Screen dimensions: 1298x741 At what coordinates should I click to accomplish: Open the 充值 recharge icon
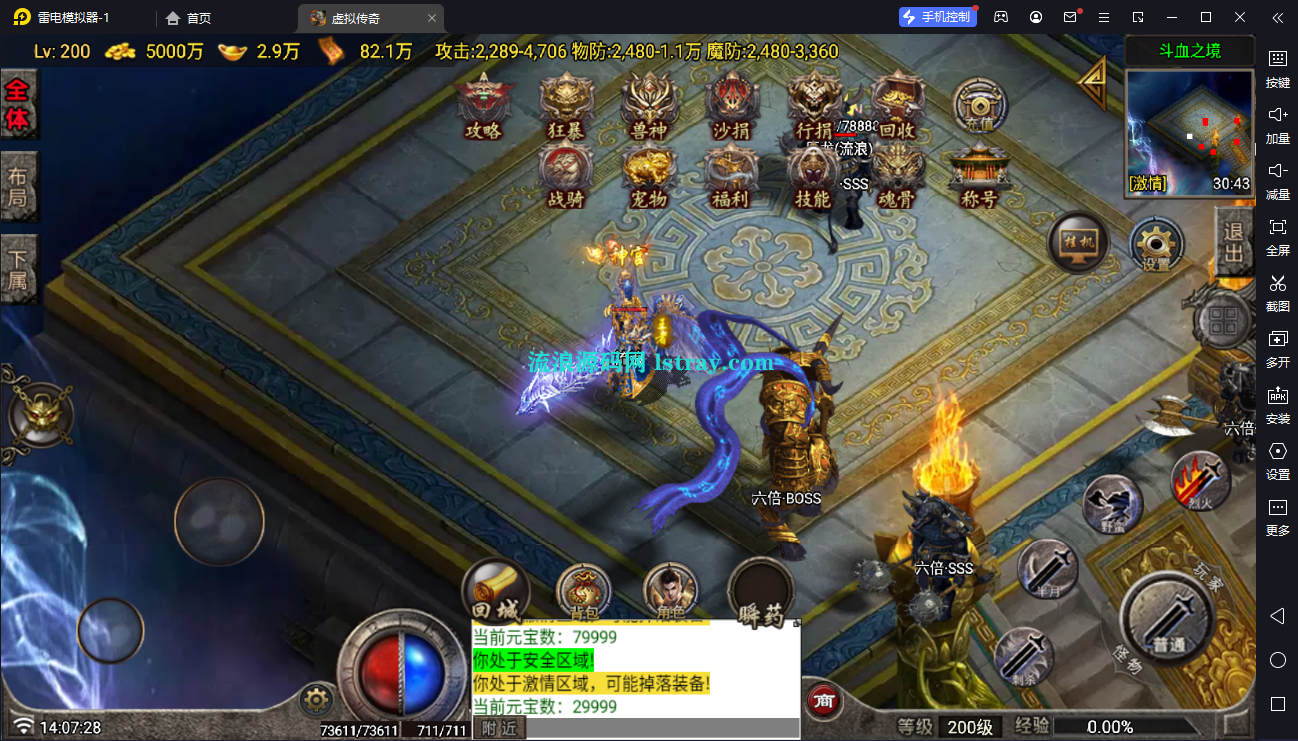pyautogui.click(x=979, y=106)
